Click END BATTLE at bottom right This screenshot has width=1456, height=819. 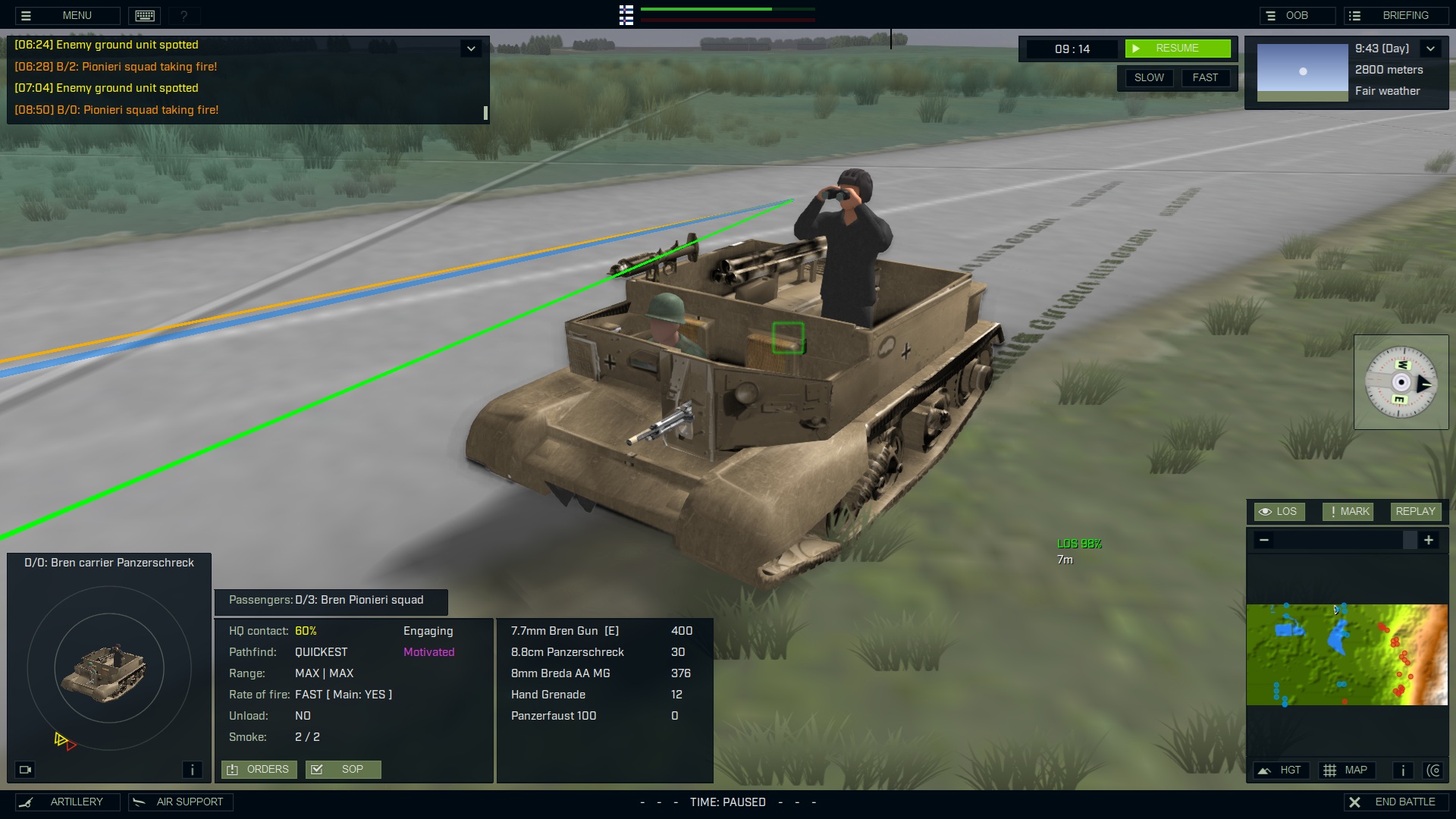click(x=1396, y=801)
